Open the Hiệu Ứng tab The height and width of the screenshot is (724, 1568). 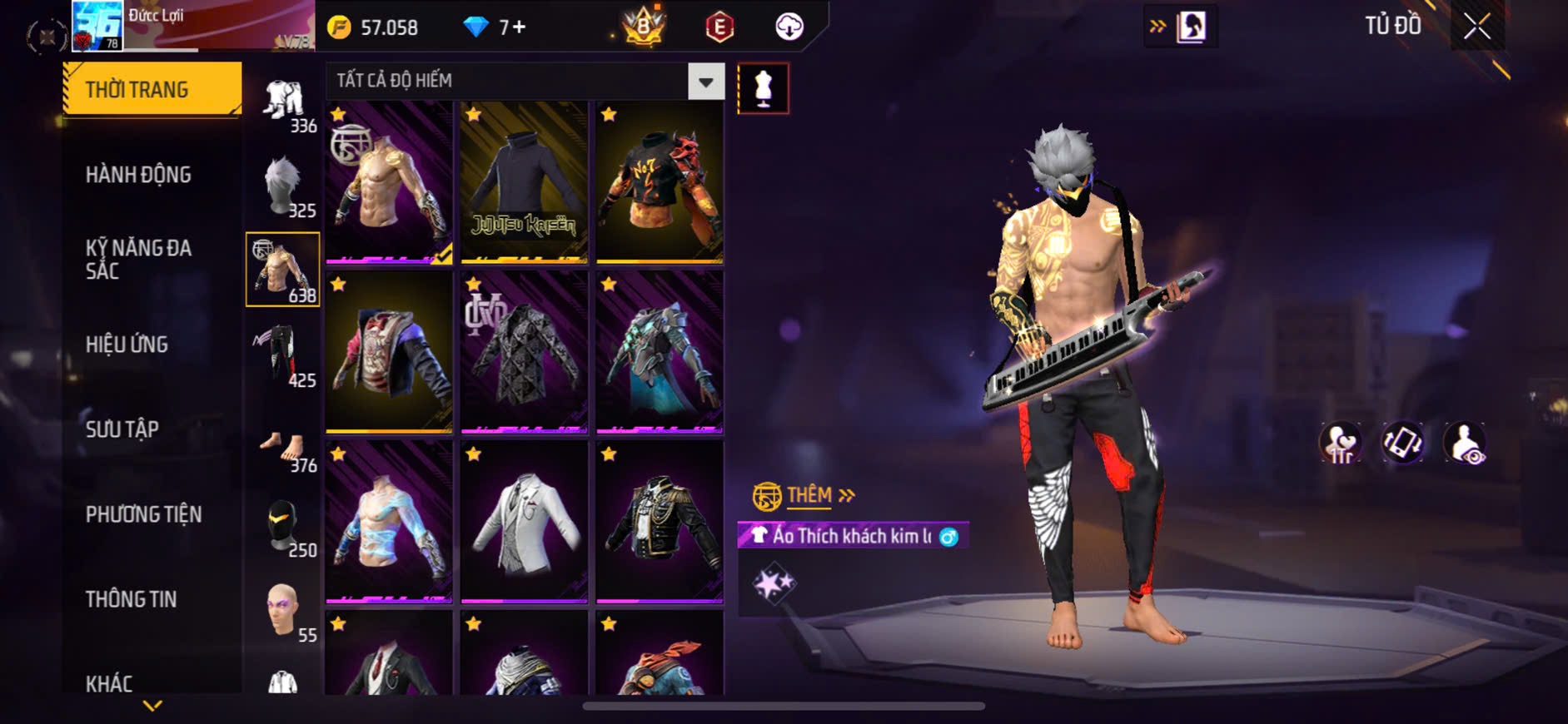coord(127,345)
